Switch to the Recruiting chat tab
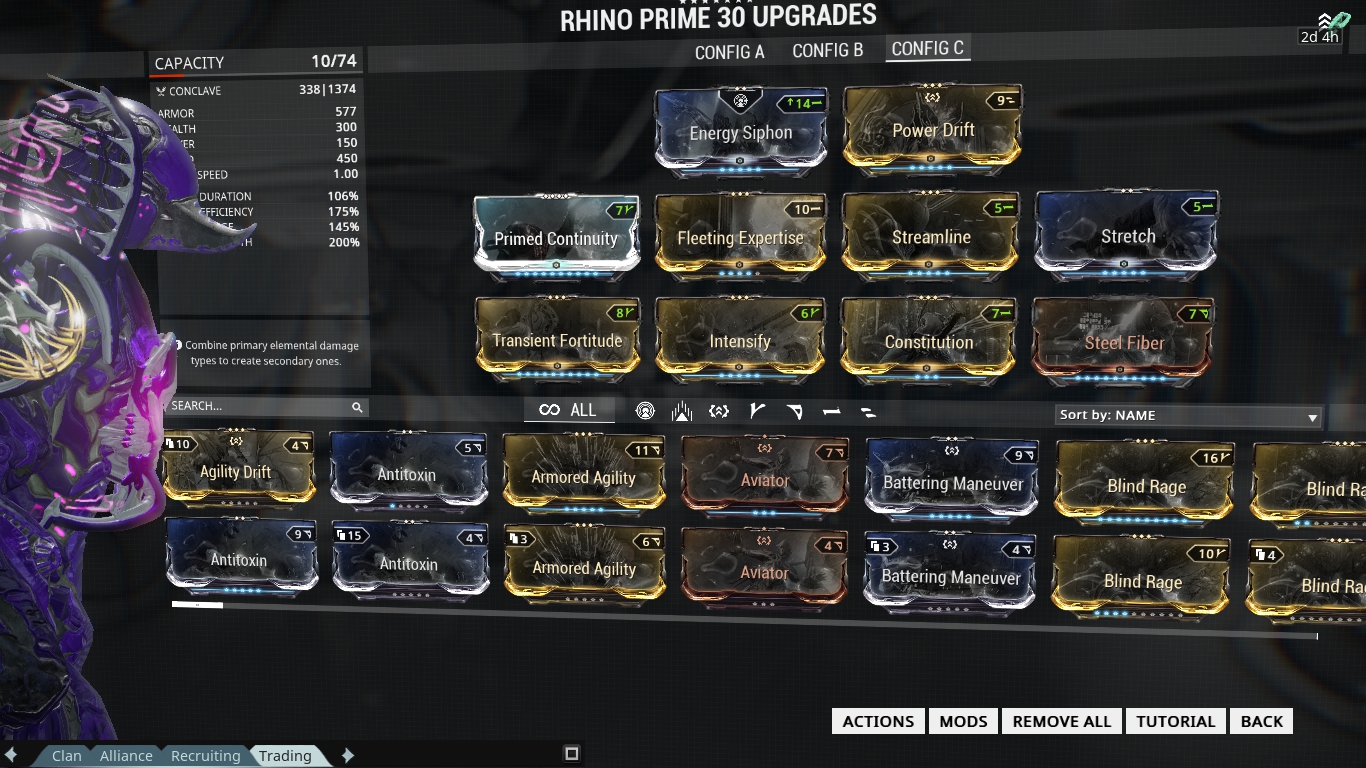1366x768 pixels. coord(204,755)
